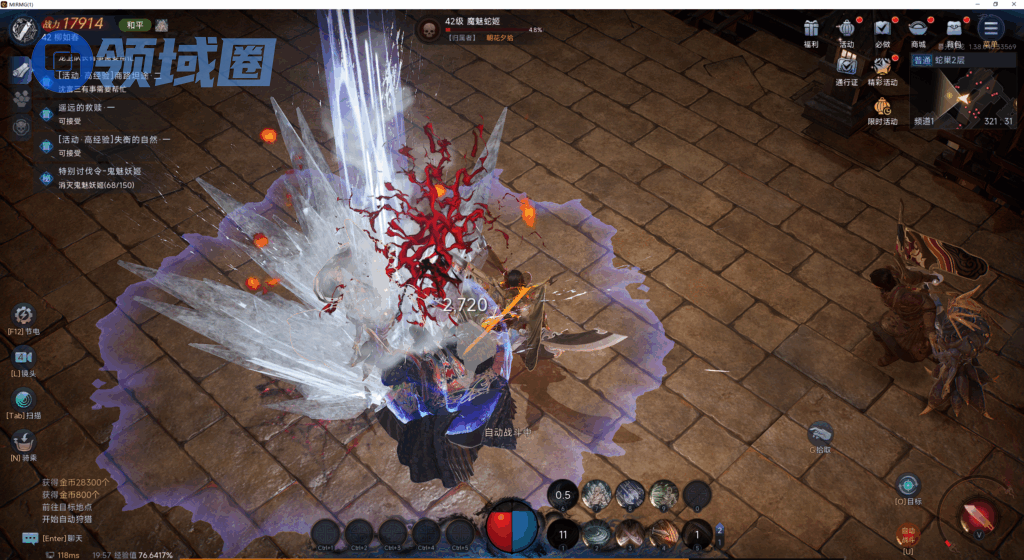This screenshot has width=1024, height=560.
Task: Click the red sword basic attack button
Action: (x=976, y=516)
